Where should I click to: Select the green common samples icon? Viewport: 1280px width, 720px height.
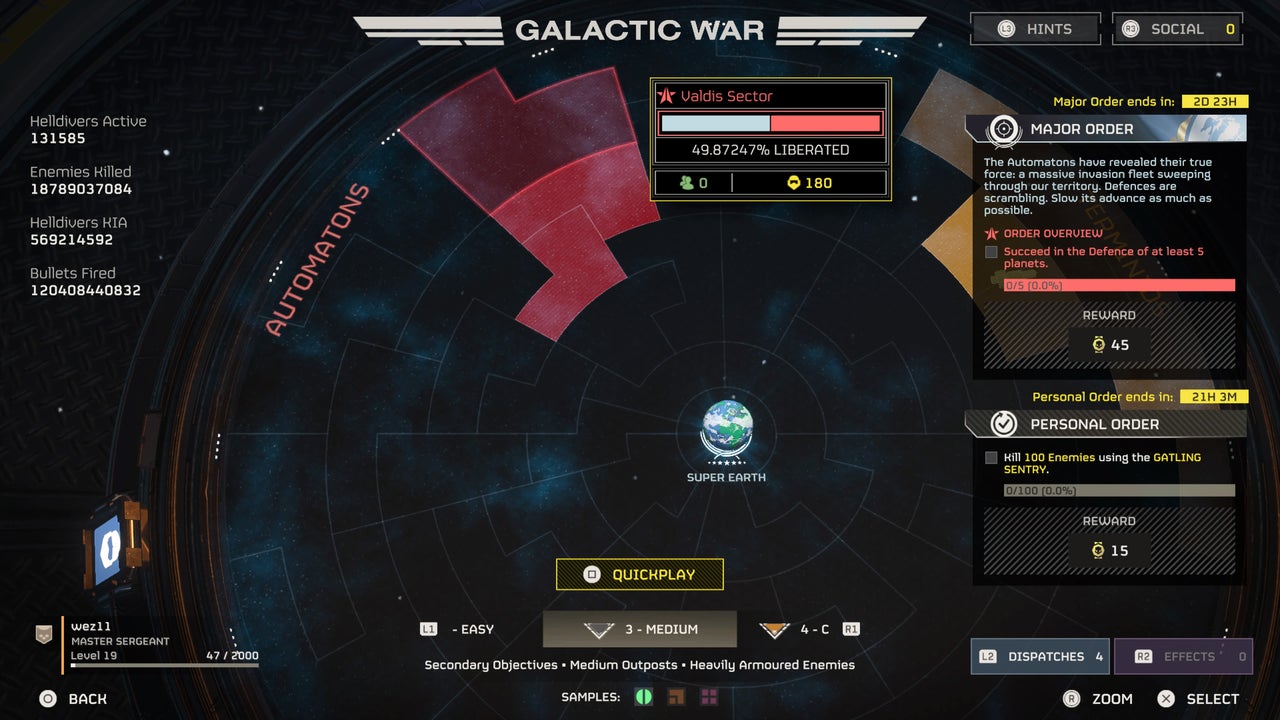644,696
